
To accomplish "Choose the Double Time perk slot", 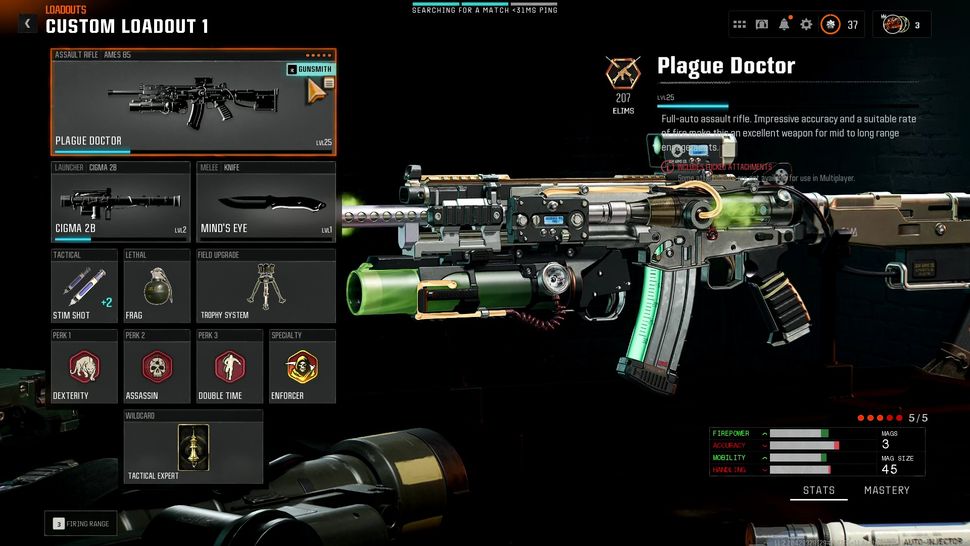I will pos(229,366).
